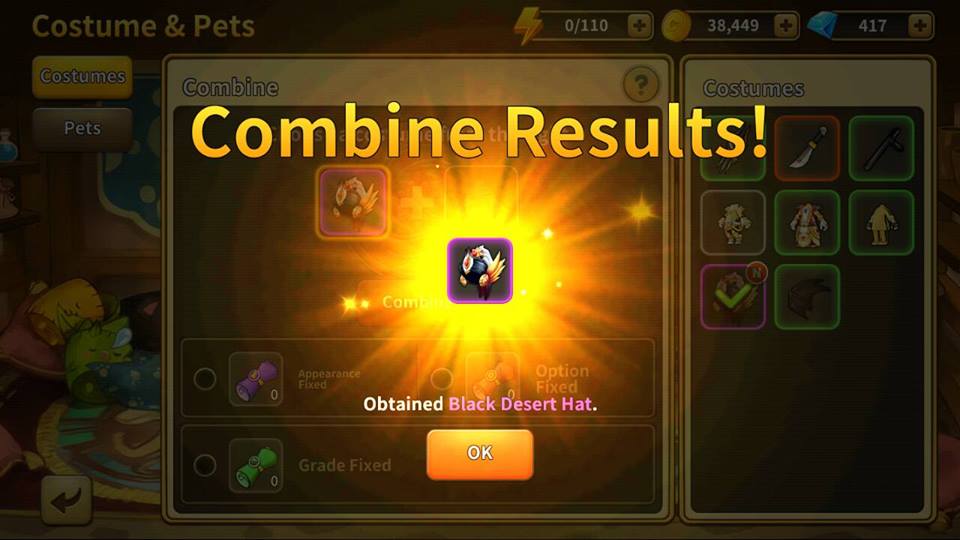Switch to the Costumes tab
Viewport: 960px width, 540px height.
pos(82,76)
